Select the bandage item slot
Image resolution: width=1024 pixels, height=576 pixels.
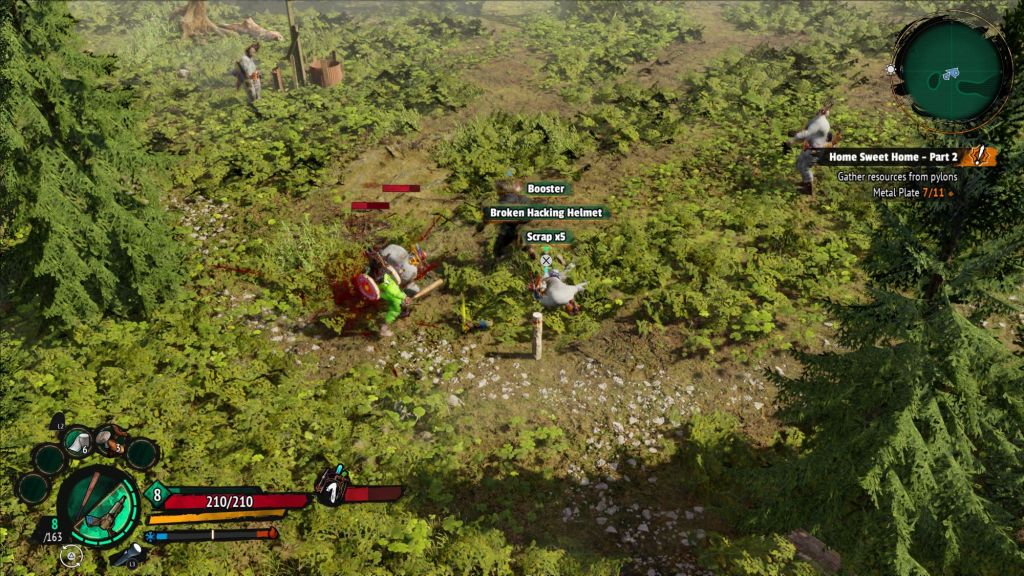click(x=78, y=440)
